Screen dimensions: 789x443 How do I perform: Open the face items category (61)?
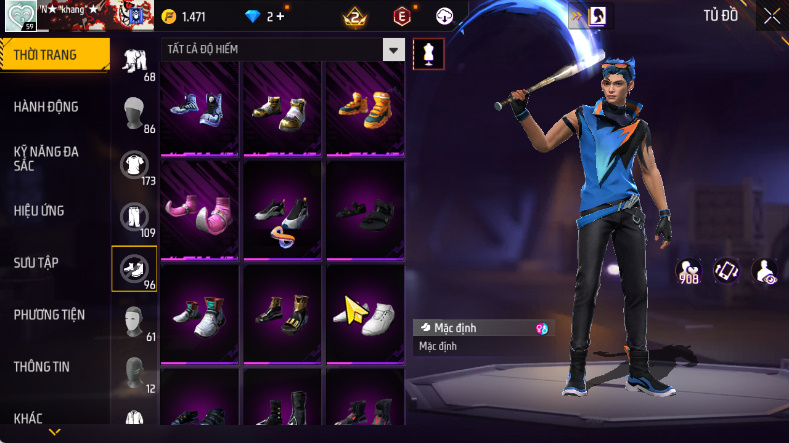(x=134, y=322)
